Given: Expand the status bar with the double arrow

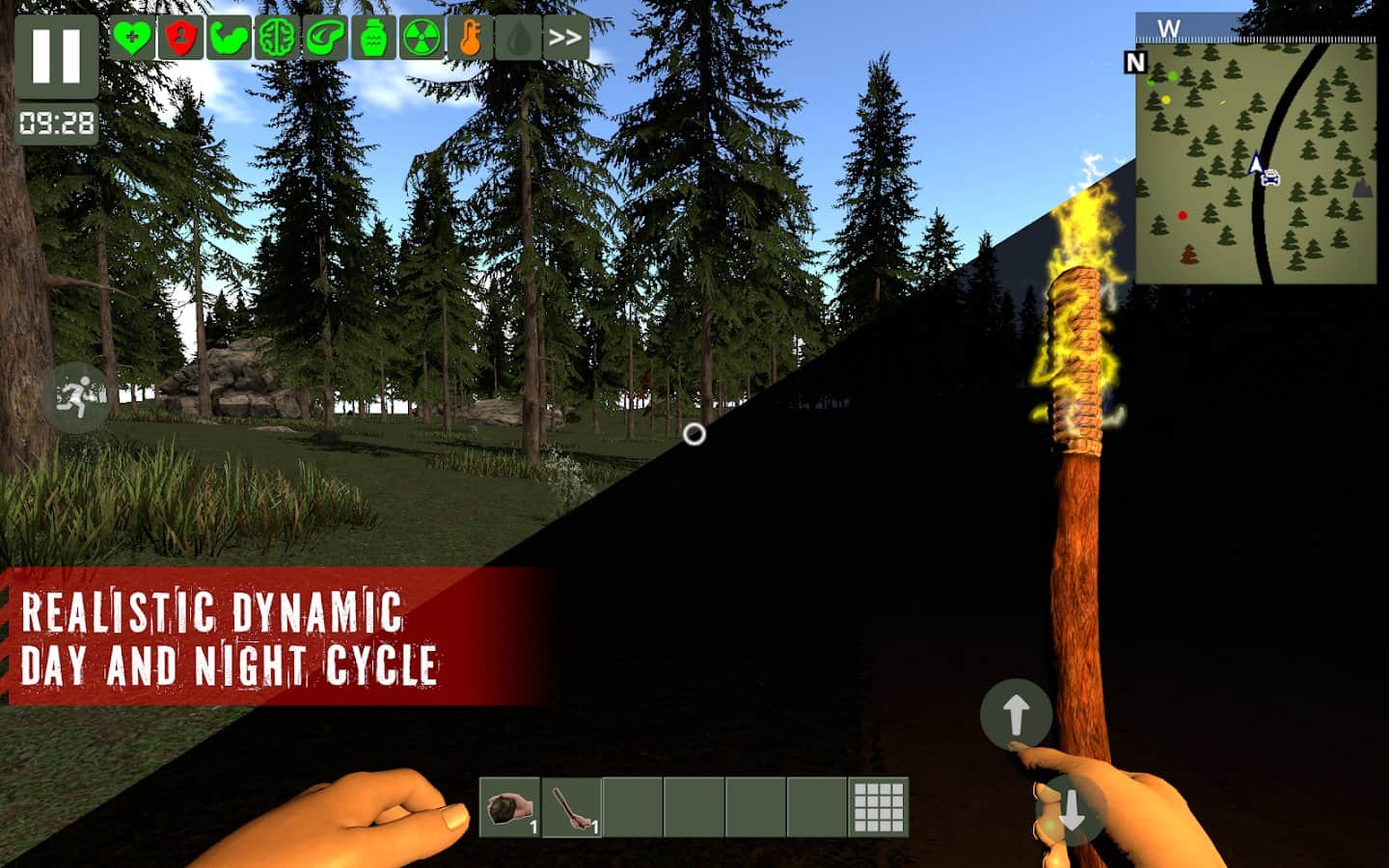Looking at the screenshot, I should [x=565, y=39].
